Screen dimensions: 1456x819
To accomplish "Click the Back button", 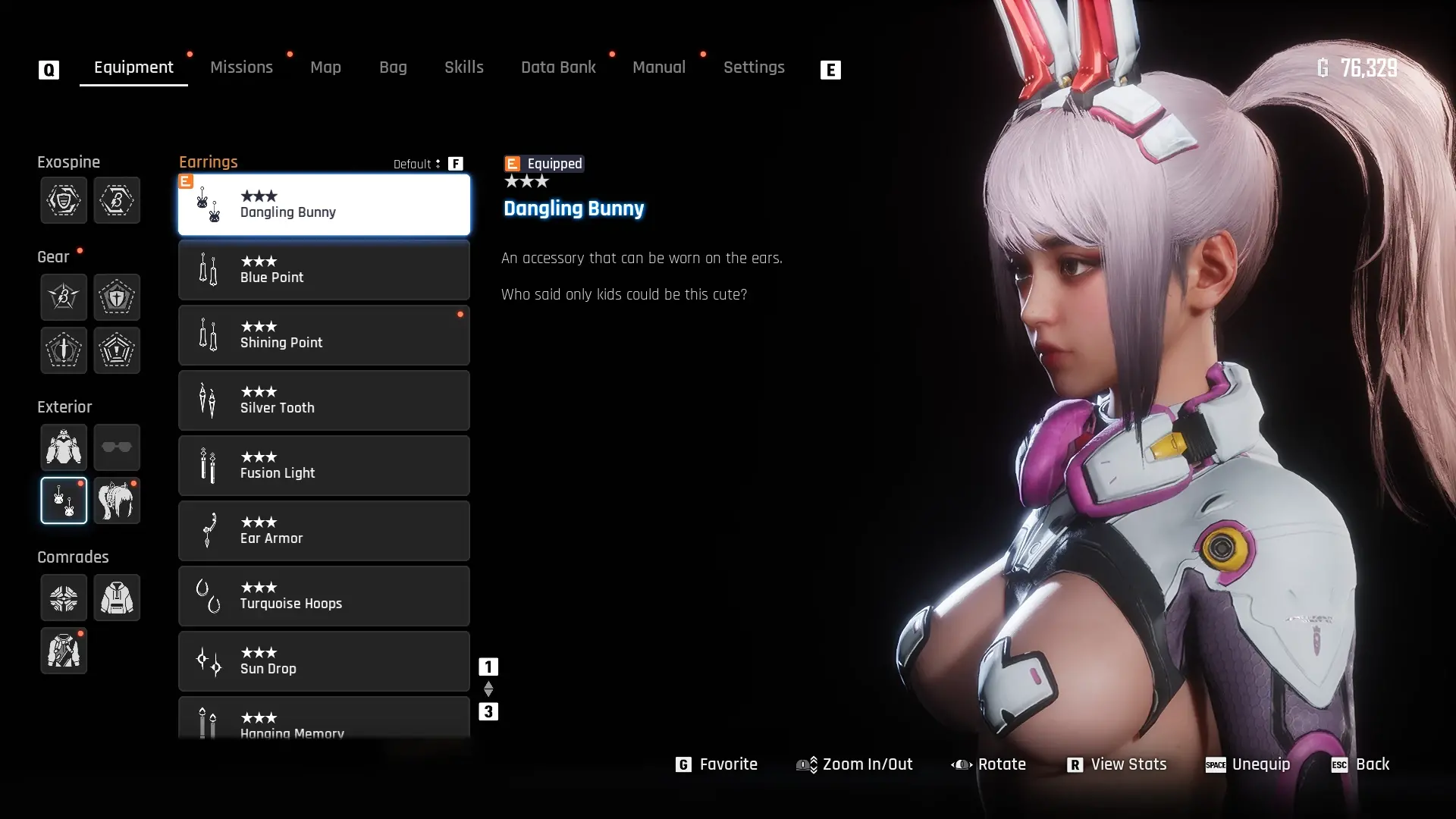I will [x=1361, y=764].
